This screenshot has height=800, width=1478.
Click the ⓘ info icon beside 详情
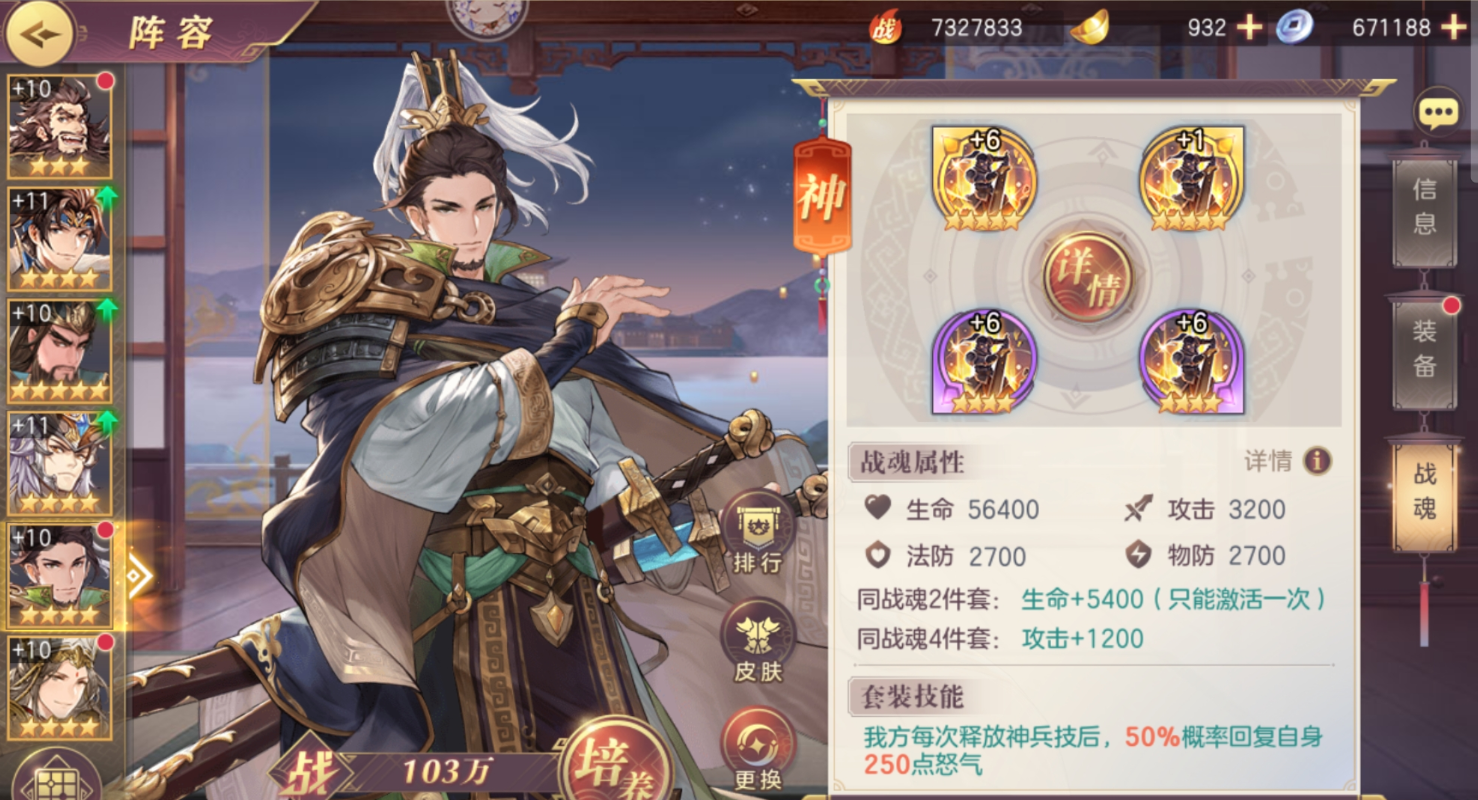click(x=1318, y=461)
